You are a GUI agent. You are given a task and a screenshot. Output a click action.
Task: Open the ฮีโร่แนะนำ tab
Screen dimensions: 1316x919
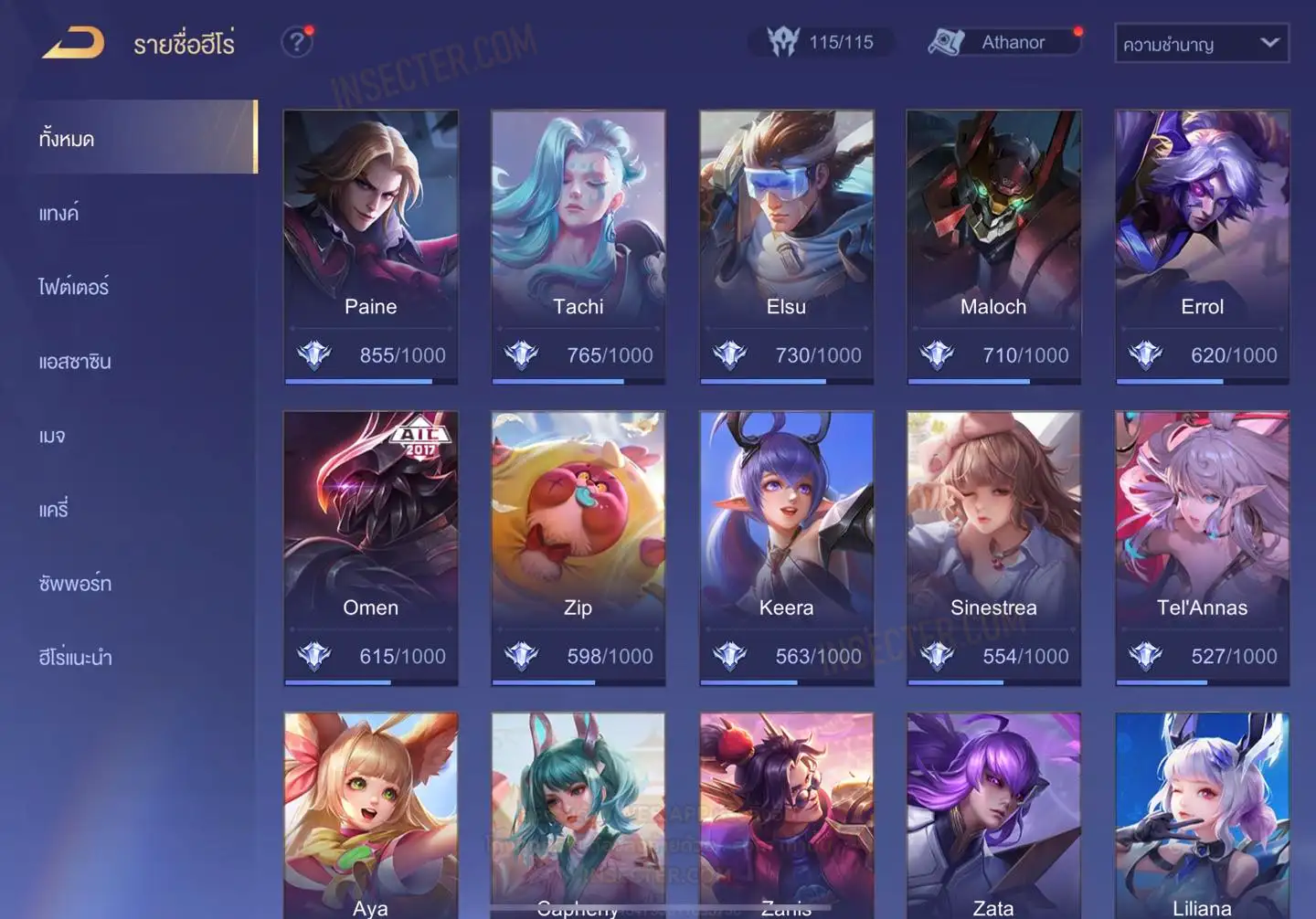pyautogui.click(x=75, y=658)
